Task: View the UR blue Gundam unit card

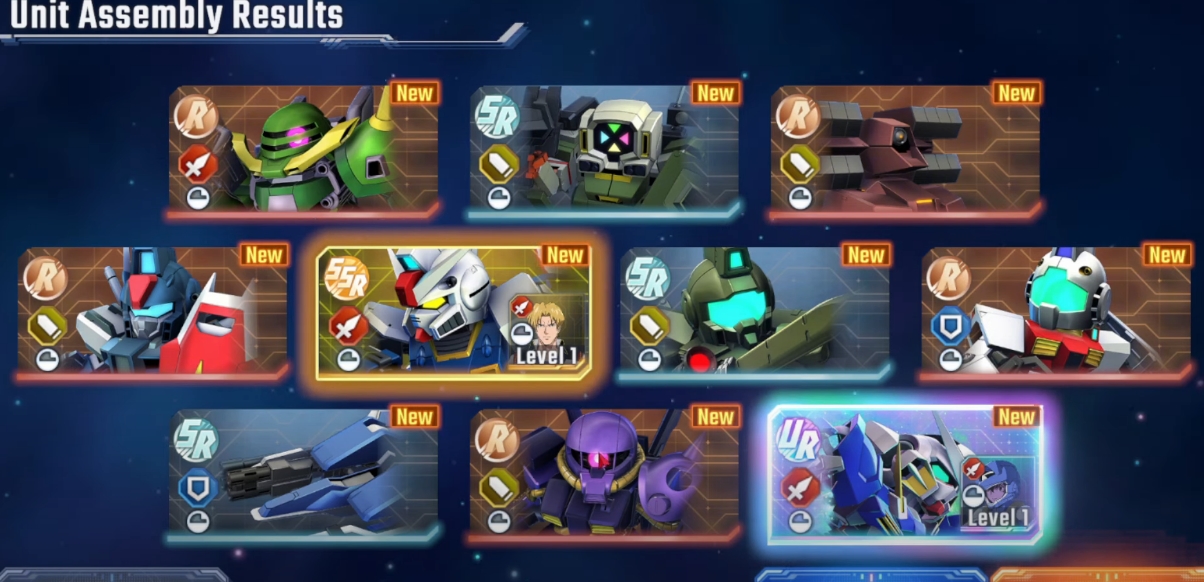Action: [905, 472]
